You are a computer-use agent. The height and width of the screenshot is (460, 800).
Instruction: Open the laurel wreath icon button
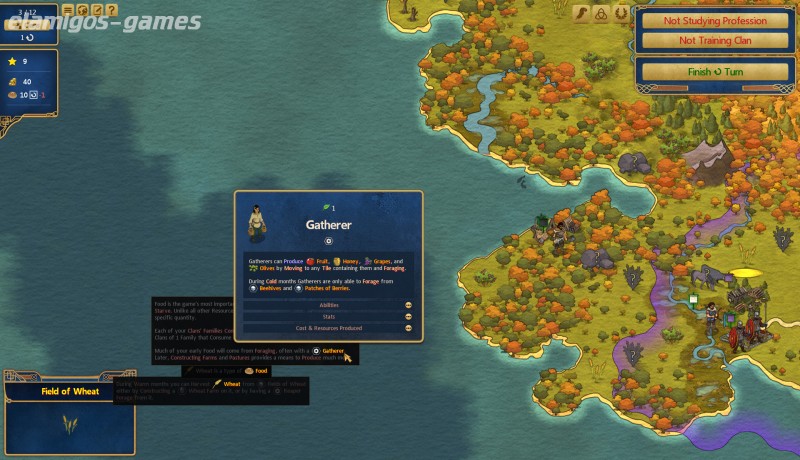point(621,14)
